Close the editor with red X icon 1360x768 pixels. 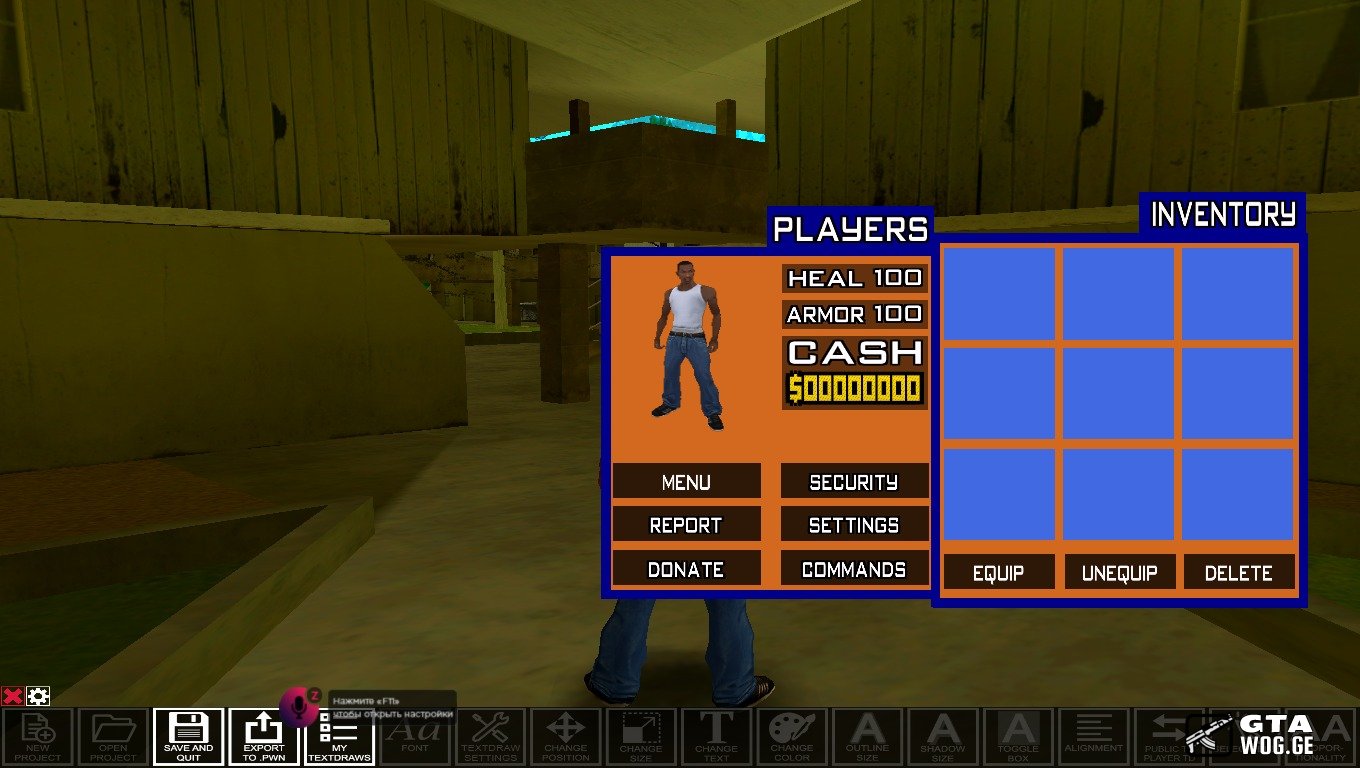point(13,696)
